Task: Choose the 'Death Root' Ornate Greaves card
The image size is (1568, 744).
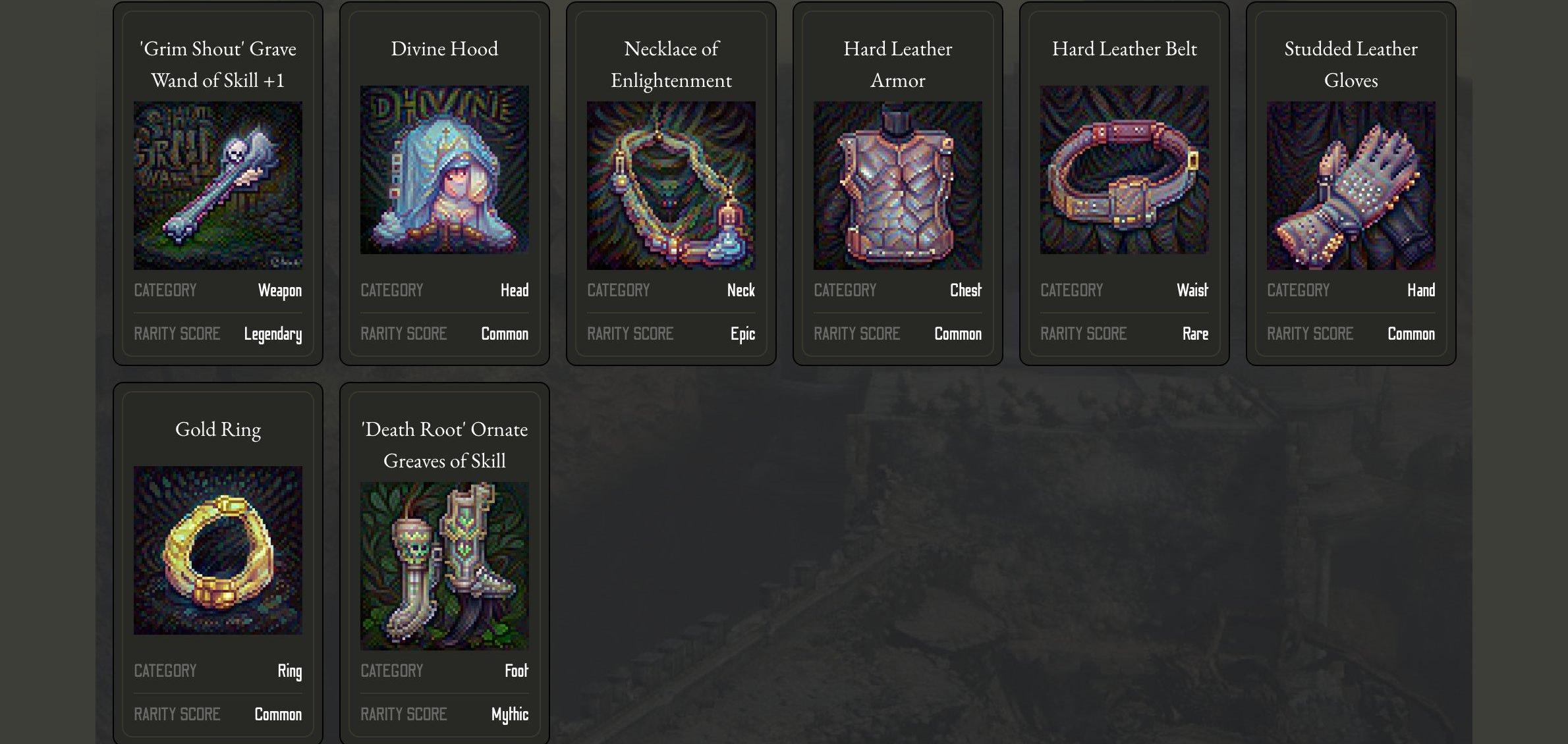Action: pos(445,566)
